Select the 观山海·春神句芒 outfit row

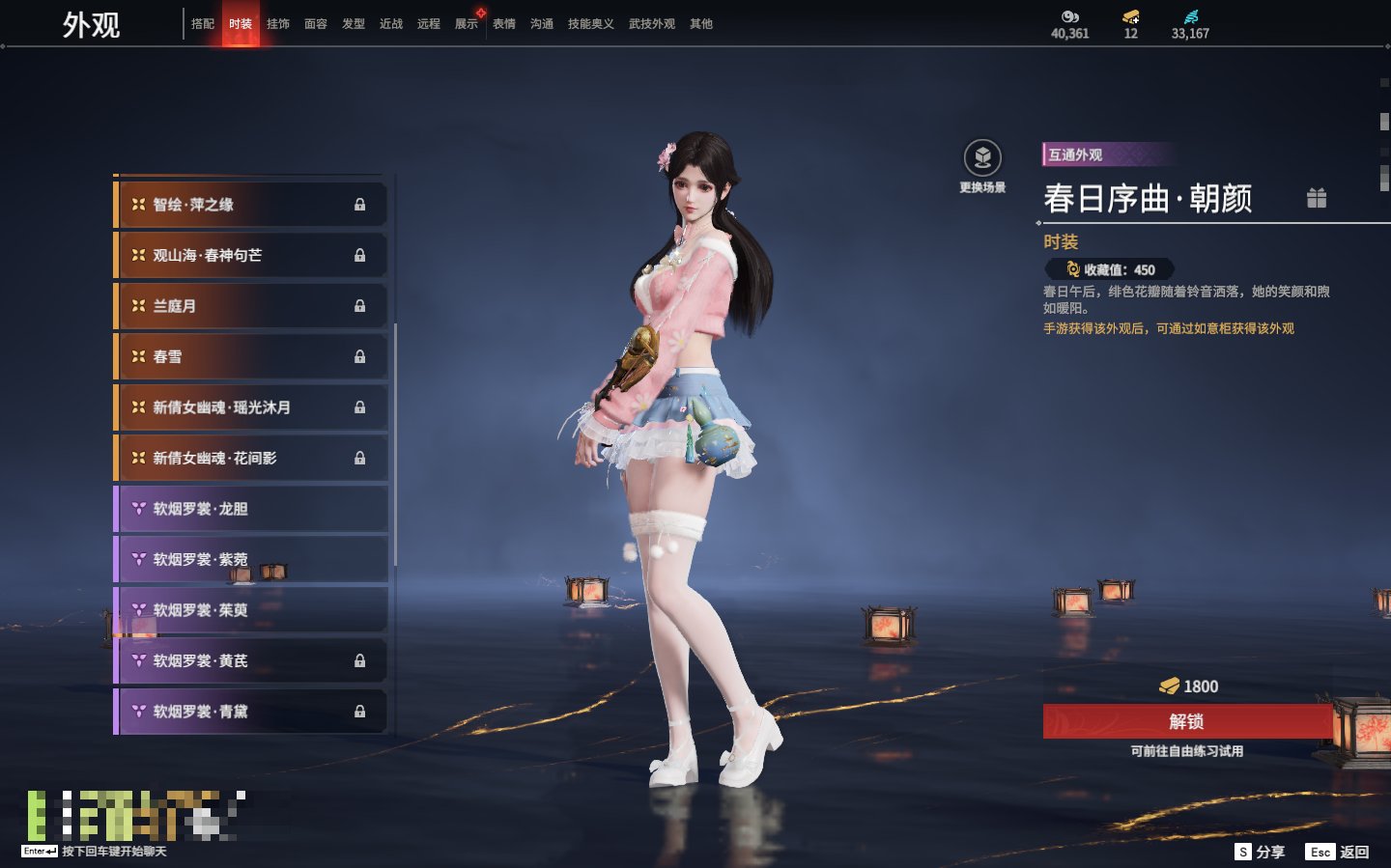click(250, 256)
